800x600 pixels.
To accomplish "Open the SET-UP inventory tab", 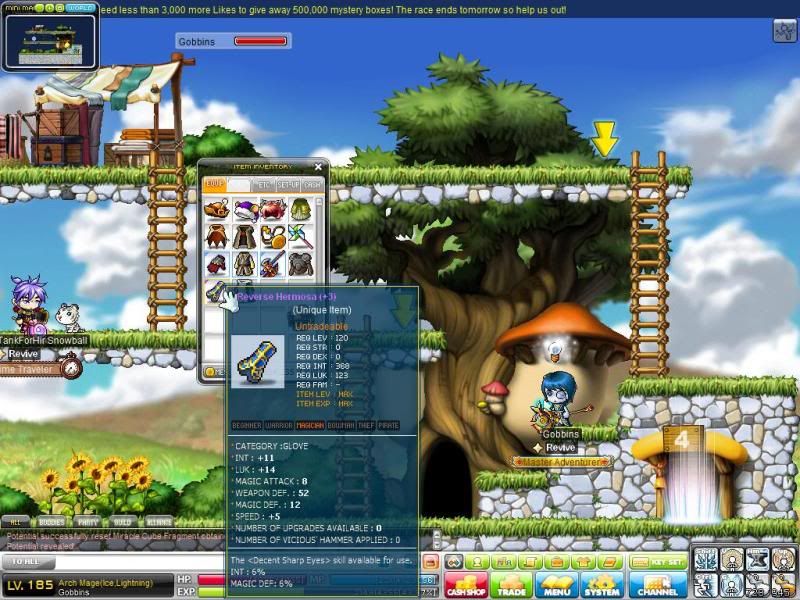I will tap(288, 185).
